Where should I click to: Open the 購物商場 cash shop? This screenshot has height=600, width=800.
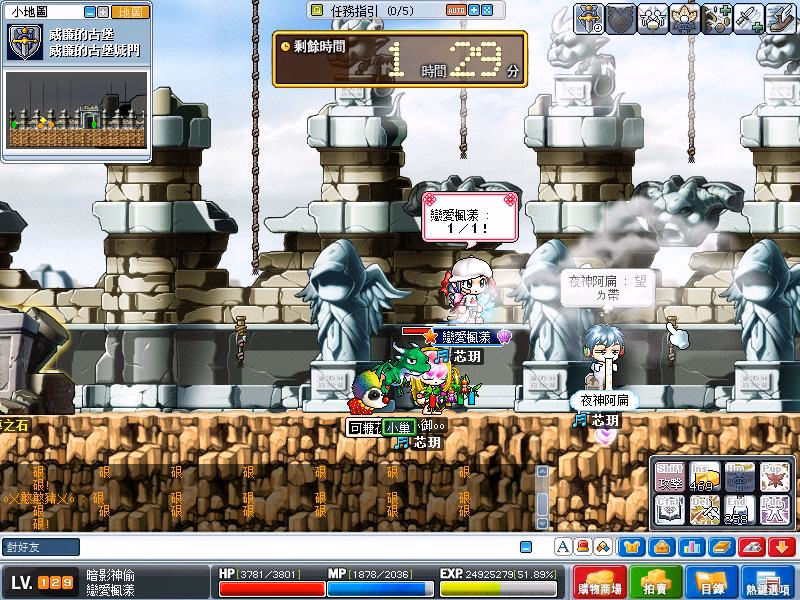601,582
